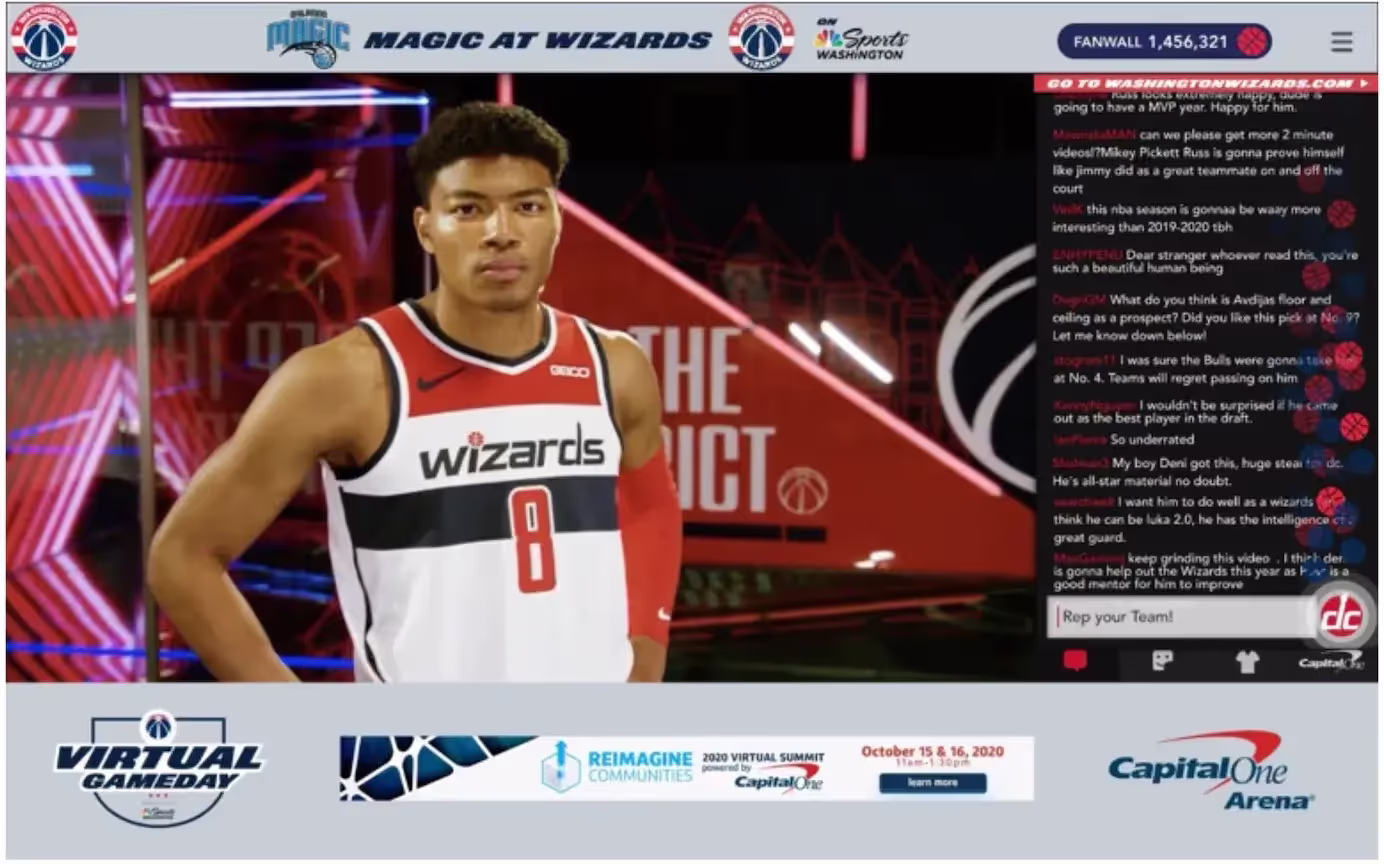Open the hamburger menu
This screenshot has width=1384, height=864.
coord(1341,42)
